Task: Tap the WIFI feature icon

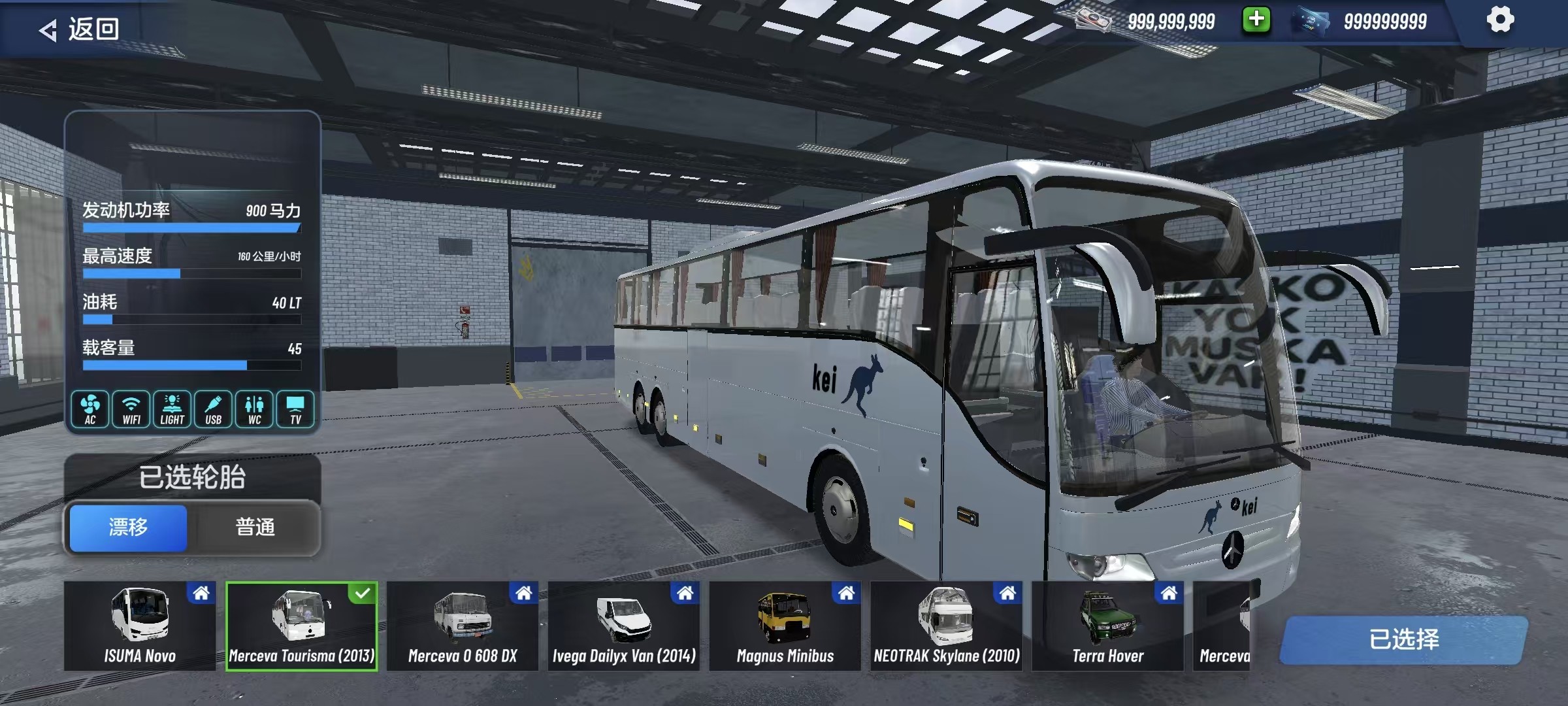Action: click(131, 409)
